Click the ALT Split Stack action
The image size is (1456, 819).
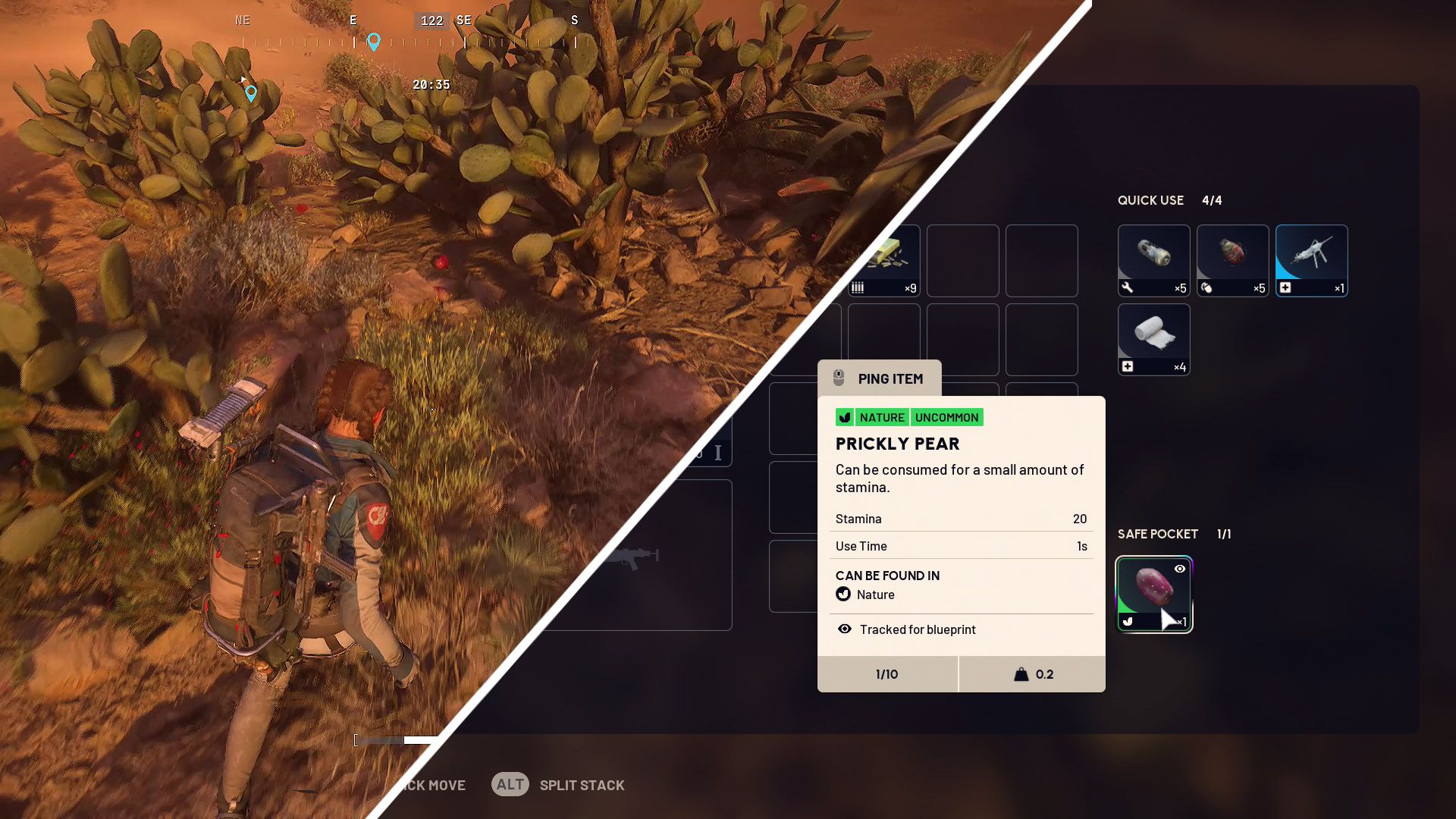click(512, 784)
